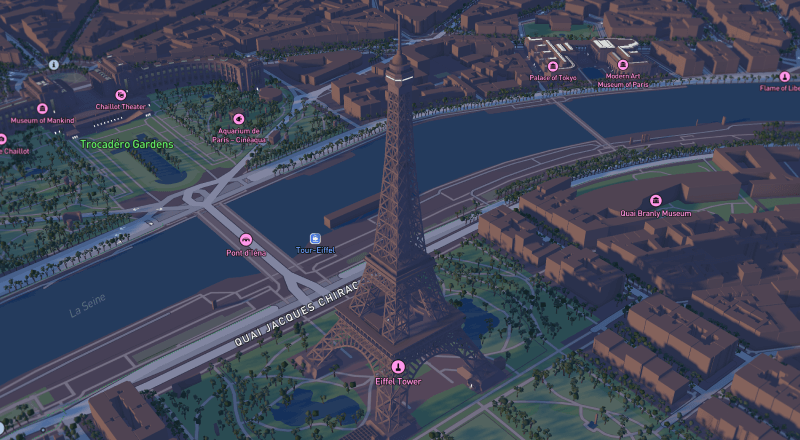Select the Aquarium de Paris marker

tap(239, 118)
